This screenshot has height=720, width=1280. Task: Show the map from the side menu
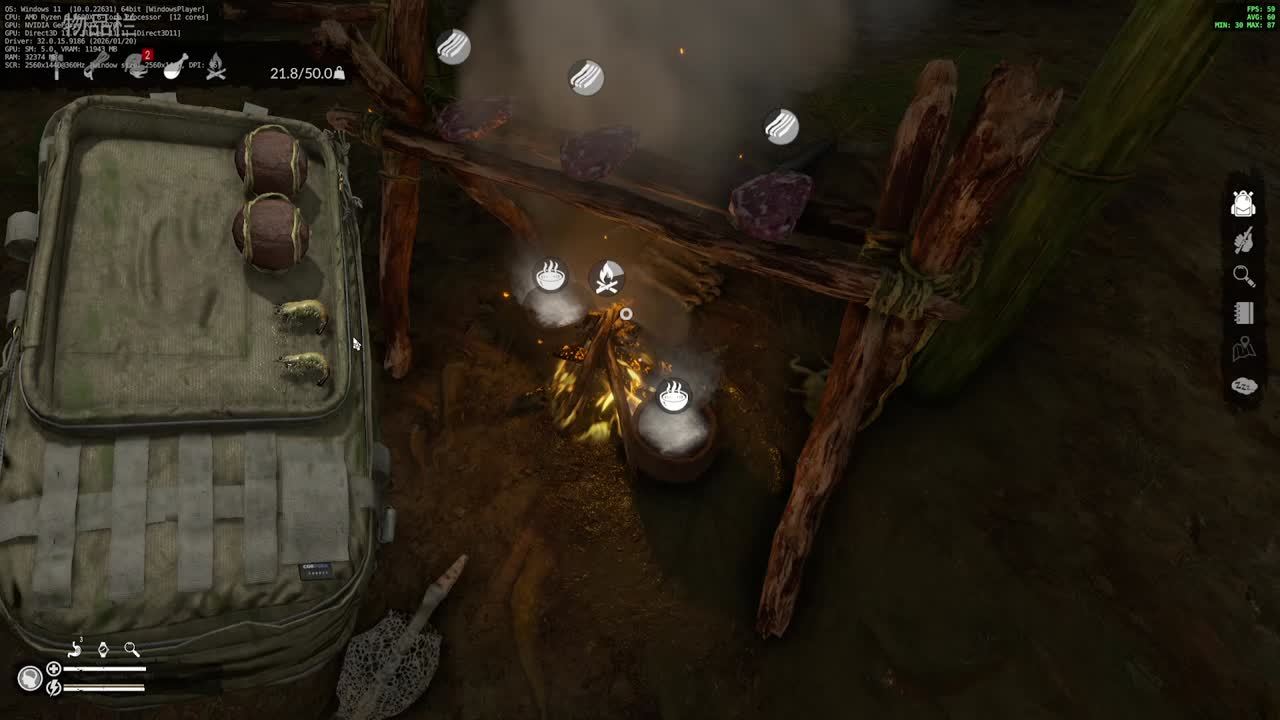click(x=1243, y=349)
